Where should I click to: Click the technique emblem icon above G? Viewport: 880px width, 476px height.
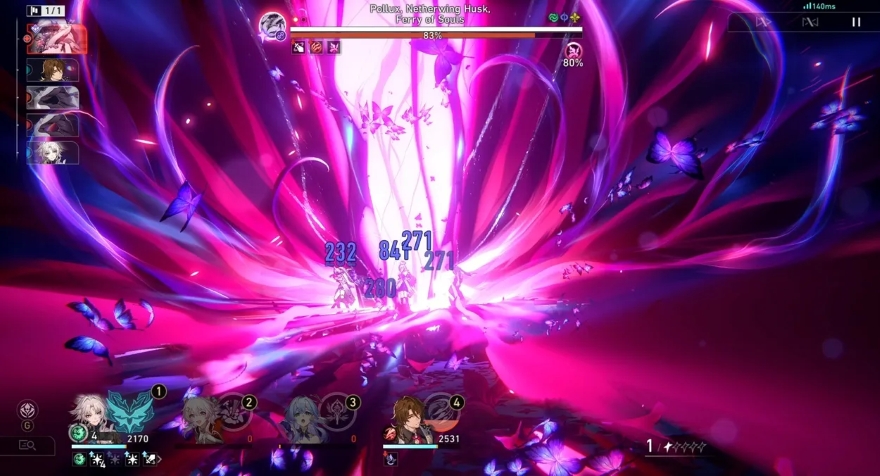pyautogui.click(x=27, y=410)
